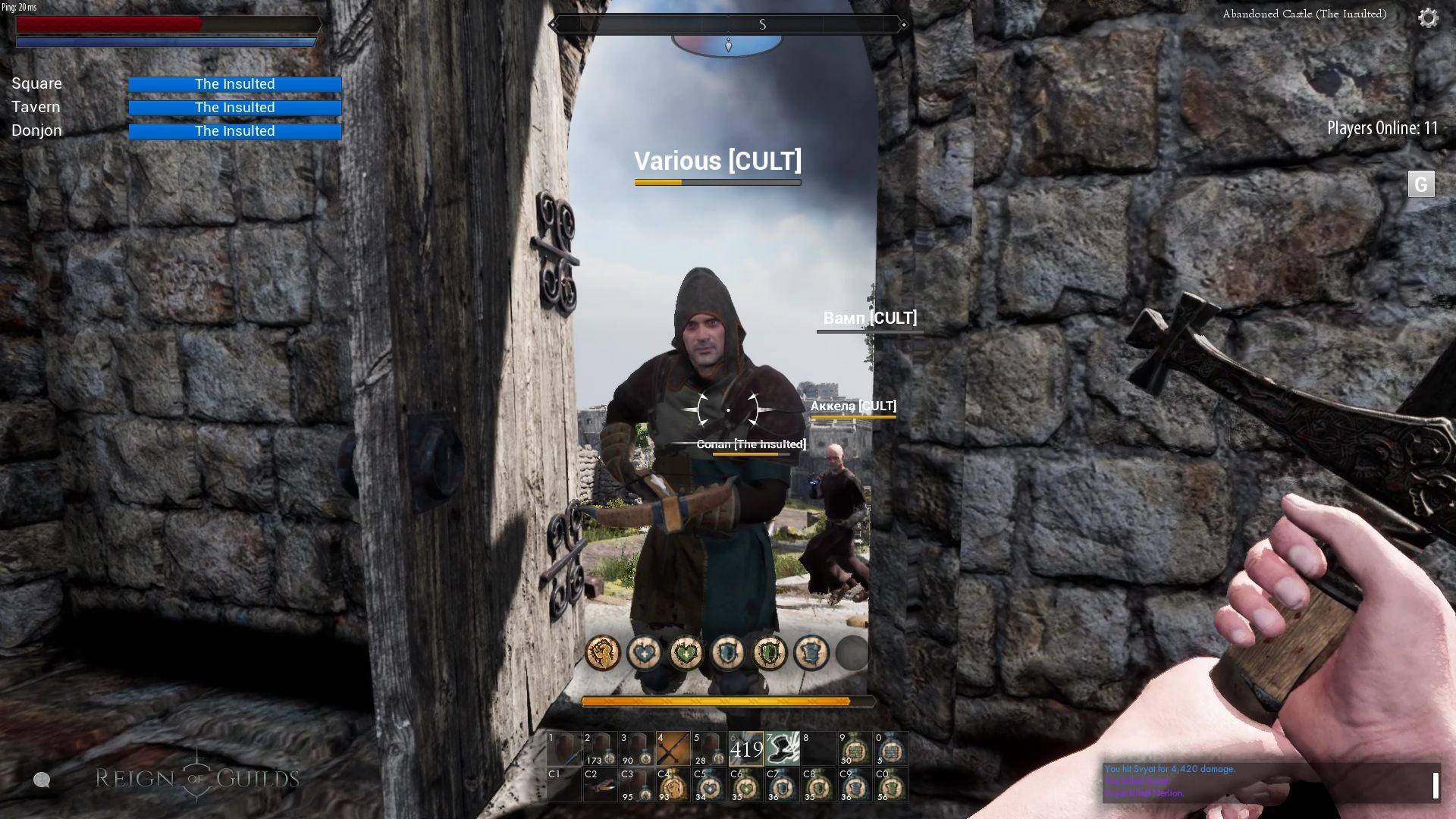Click the green heart healing buff icon
Image resolution: width=1456 pixels, height=819 pixels.
pyautogui.click(x=686, y=654)
